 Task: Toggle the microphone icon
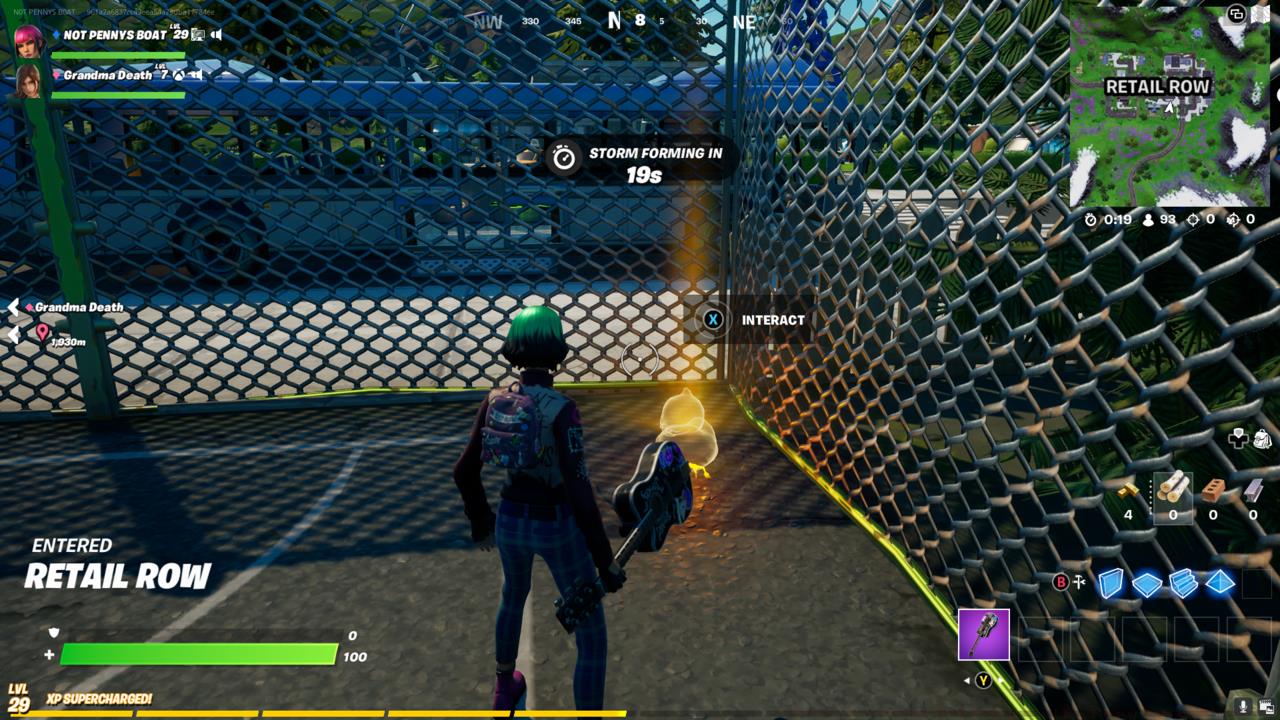point(1243,706)
